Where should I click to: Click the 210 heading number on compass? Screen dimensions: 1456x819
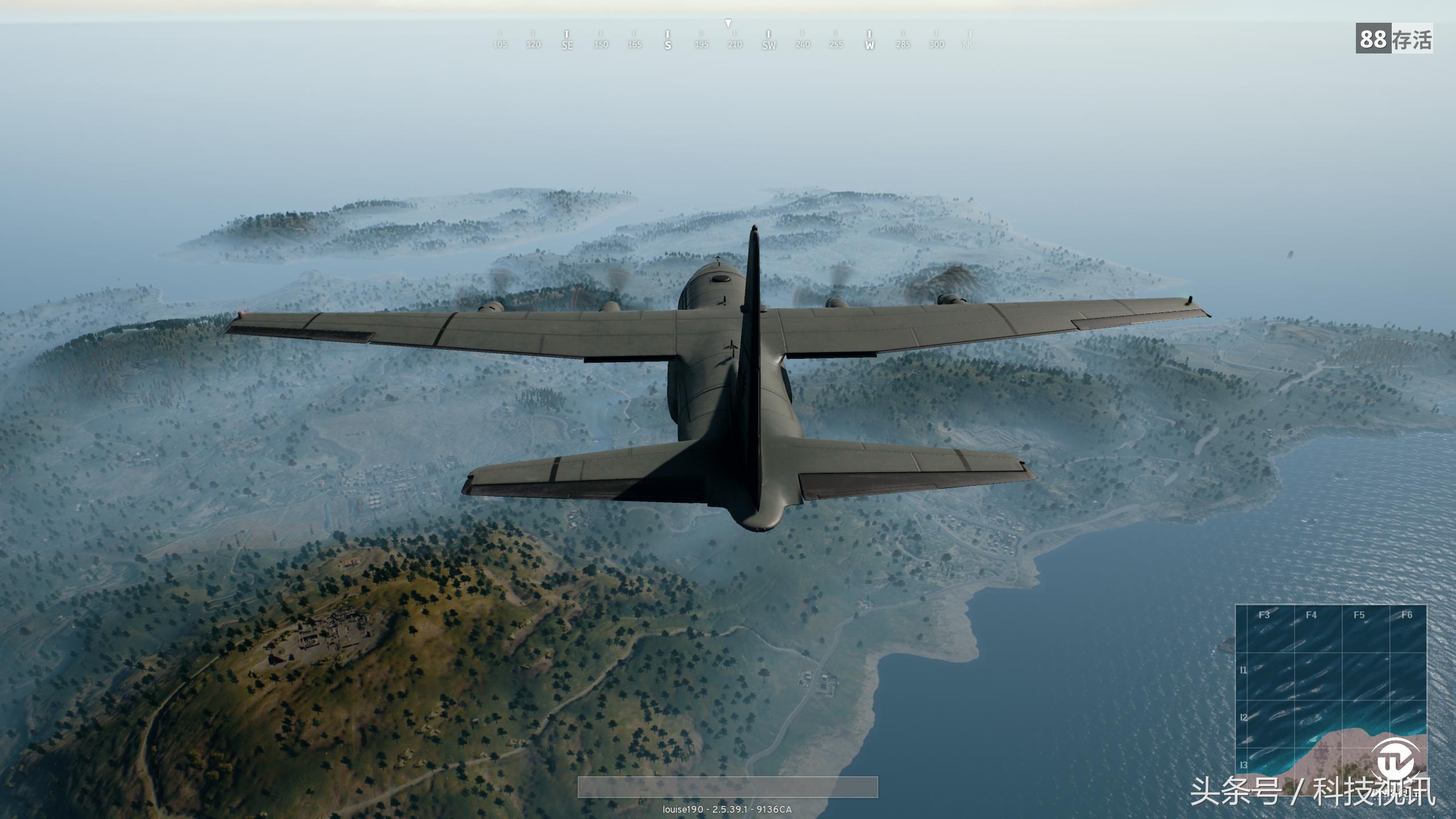tap(735, 44)
